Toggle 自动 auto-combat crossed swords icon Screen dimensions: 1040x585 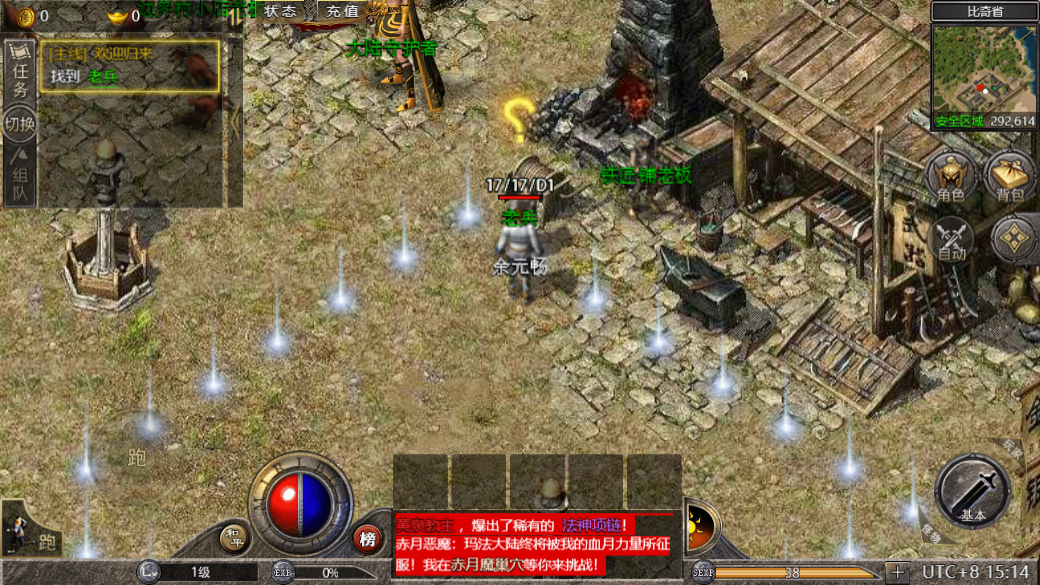pyautogui.click(x=952, y=240)
